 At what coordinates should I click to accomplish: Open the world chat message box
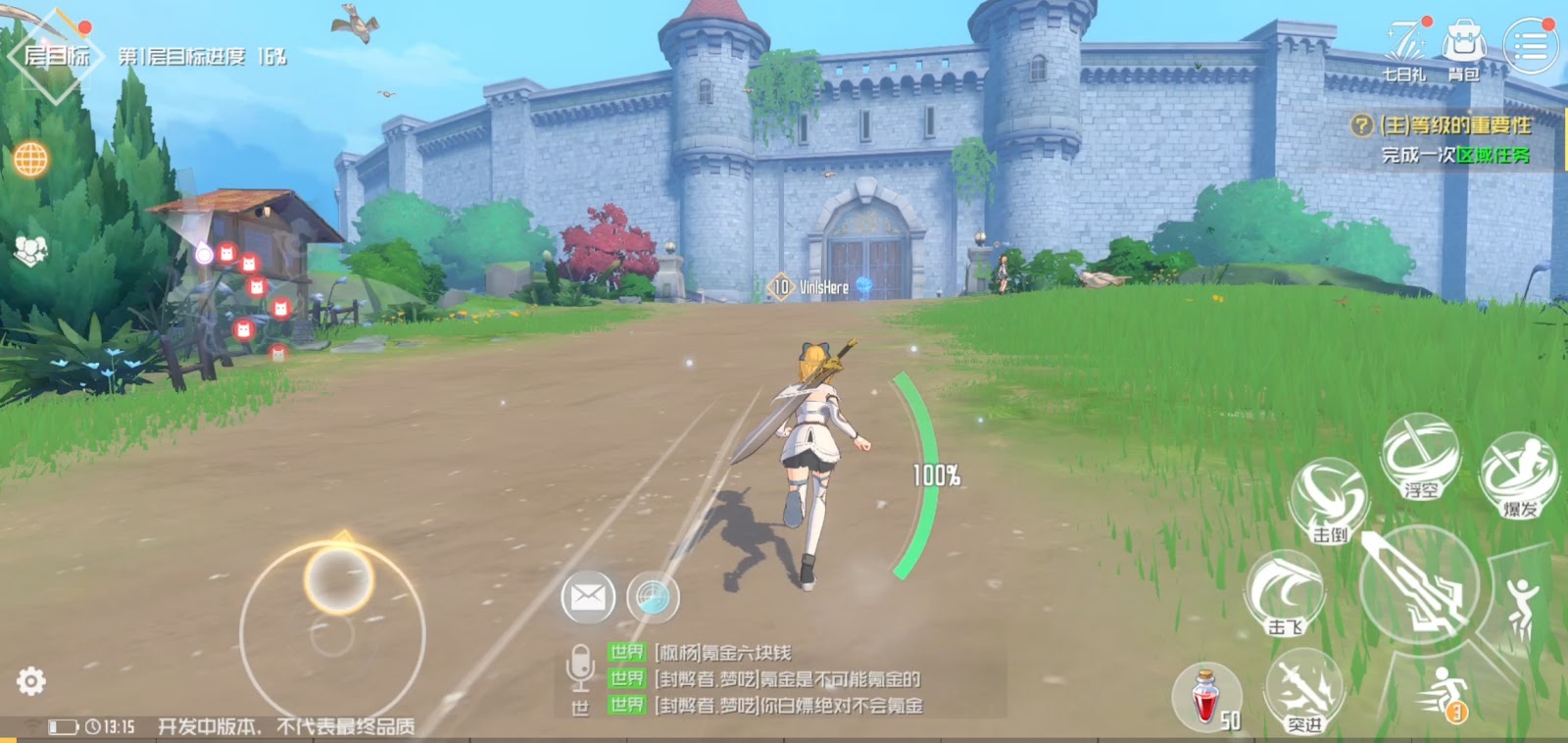[784, 678]
